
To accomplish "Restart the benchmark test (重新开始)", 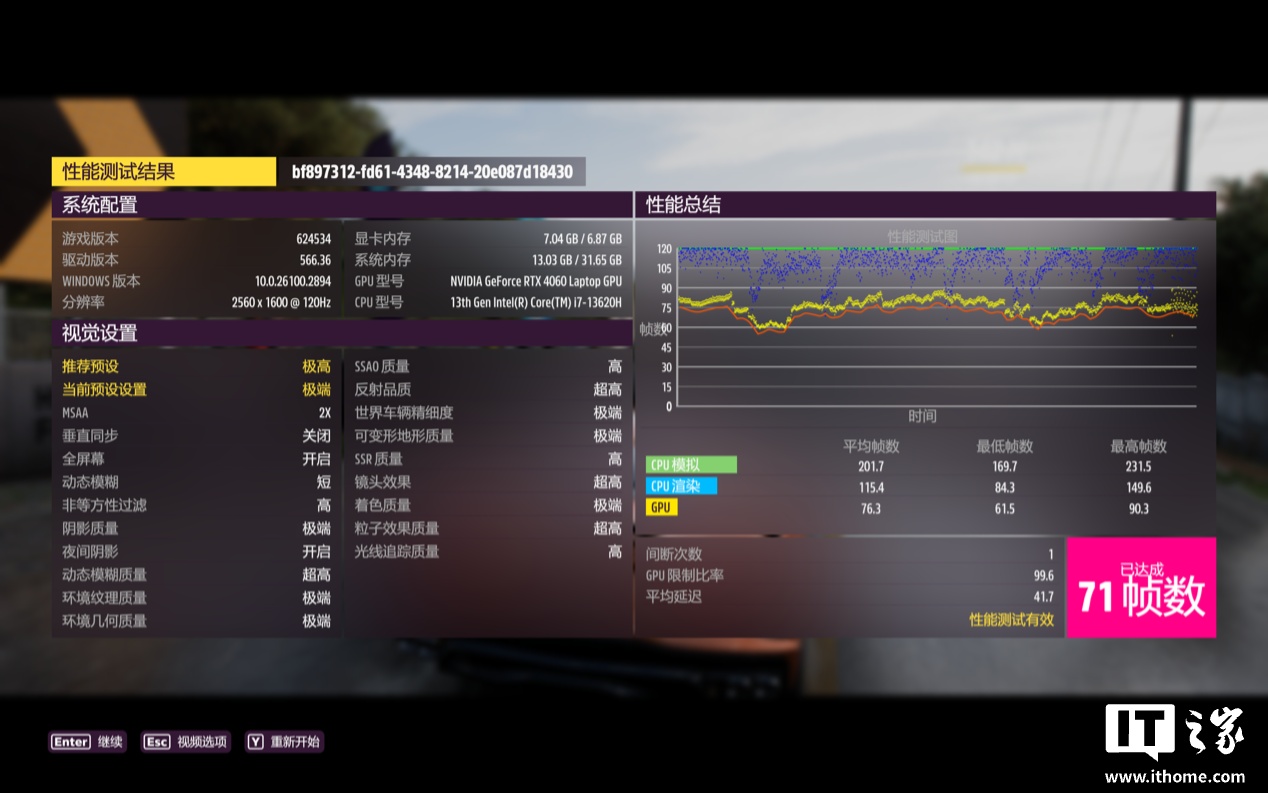I will point(284,742).
